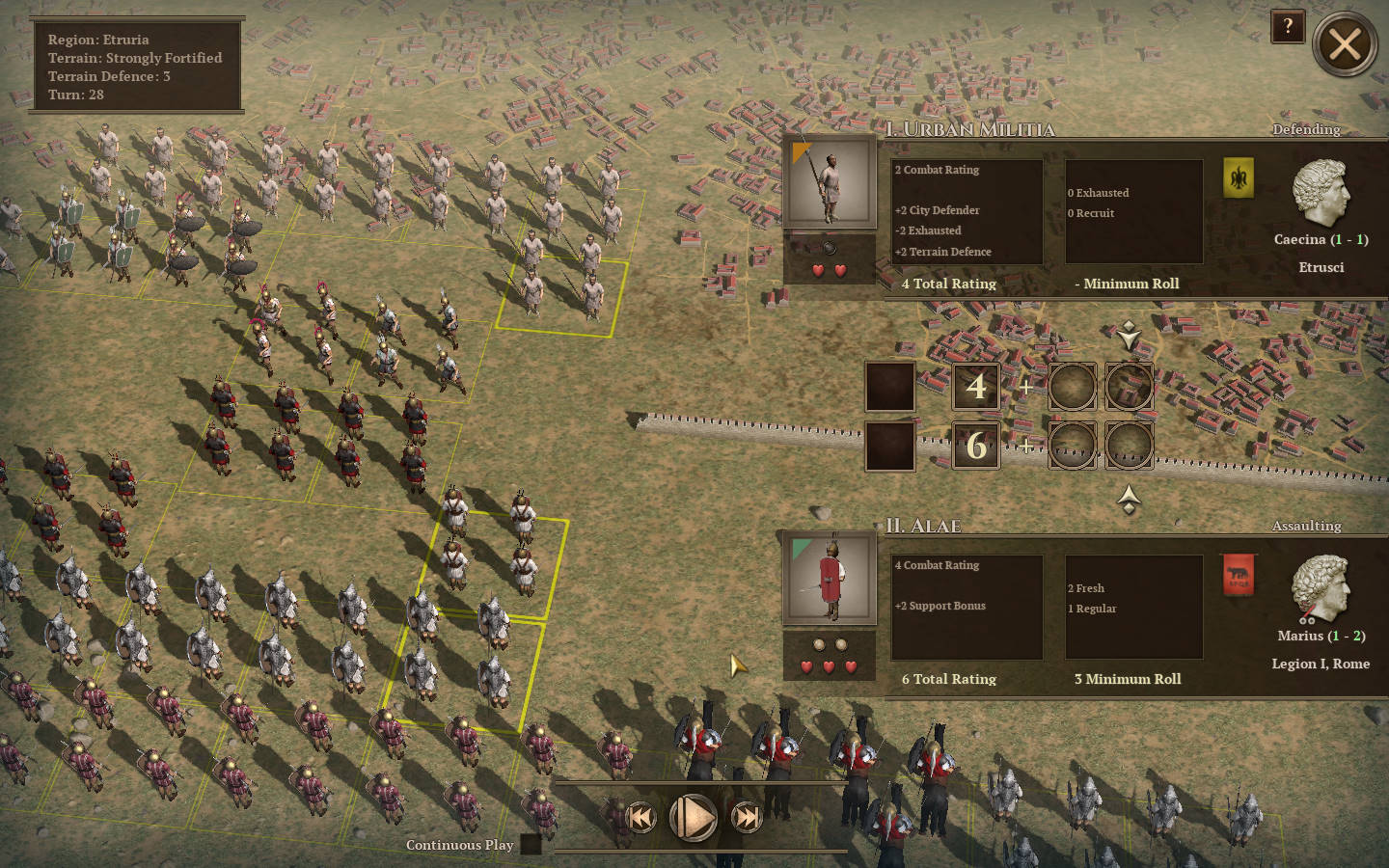1389x868 pixels.
Task: Select the Urban Militia unit portrait
Action: (x=830, y=183)
